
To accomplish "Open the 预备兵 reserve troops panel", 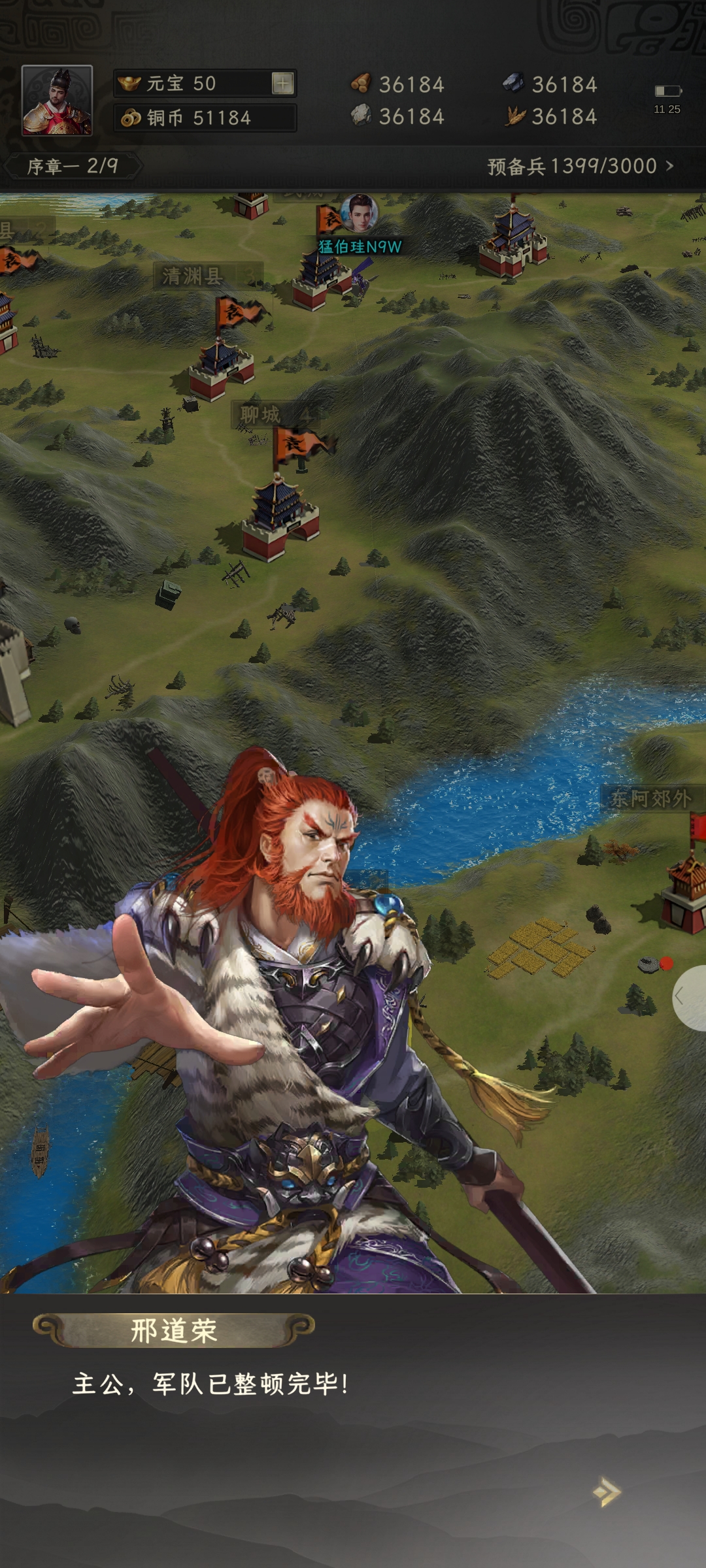I will (580, 166).
